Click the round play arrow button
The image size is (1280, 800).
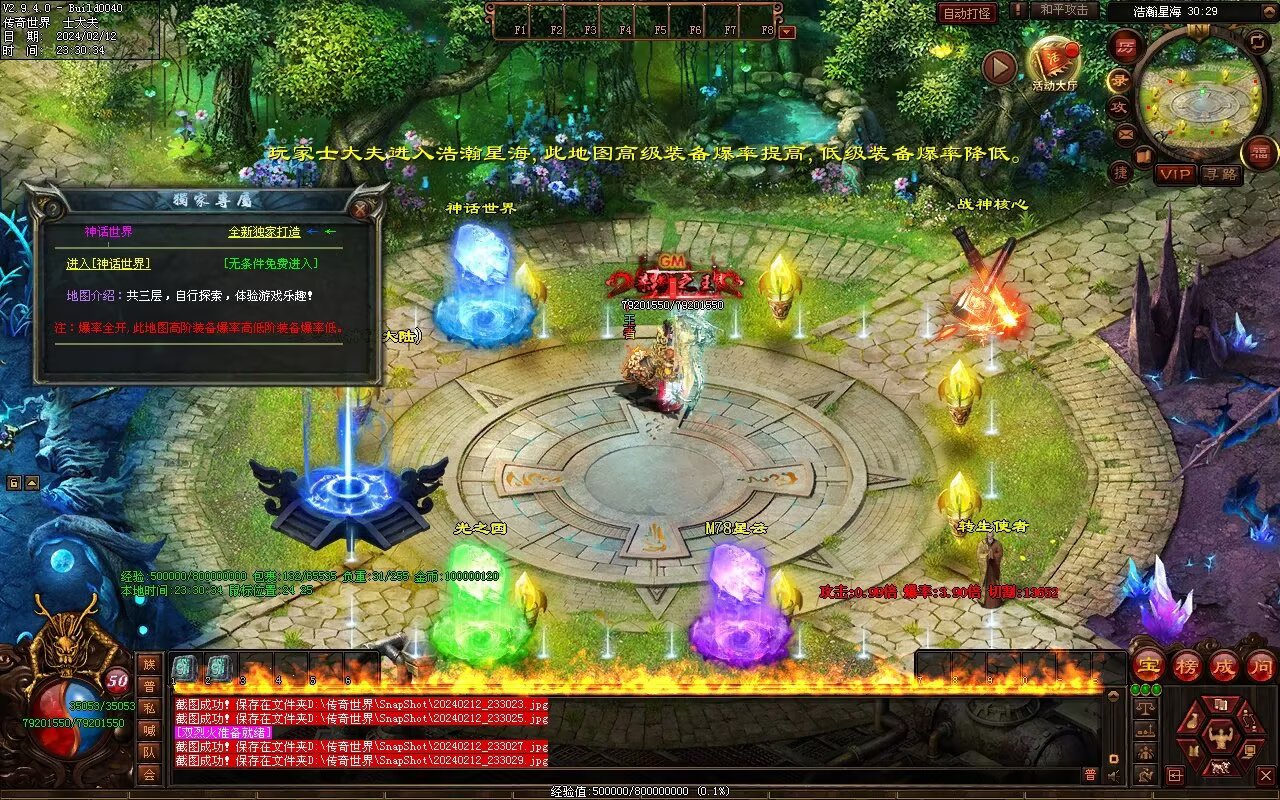(999, 68)
